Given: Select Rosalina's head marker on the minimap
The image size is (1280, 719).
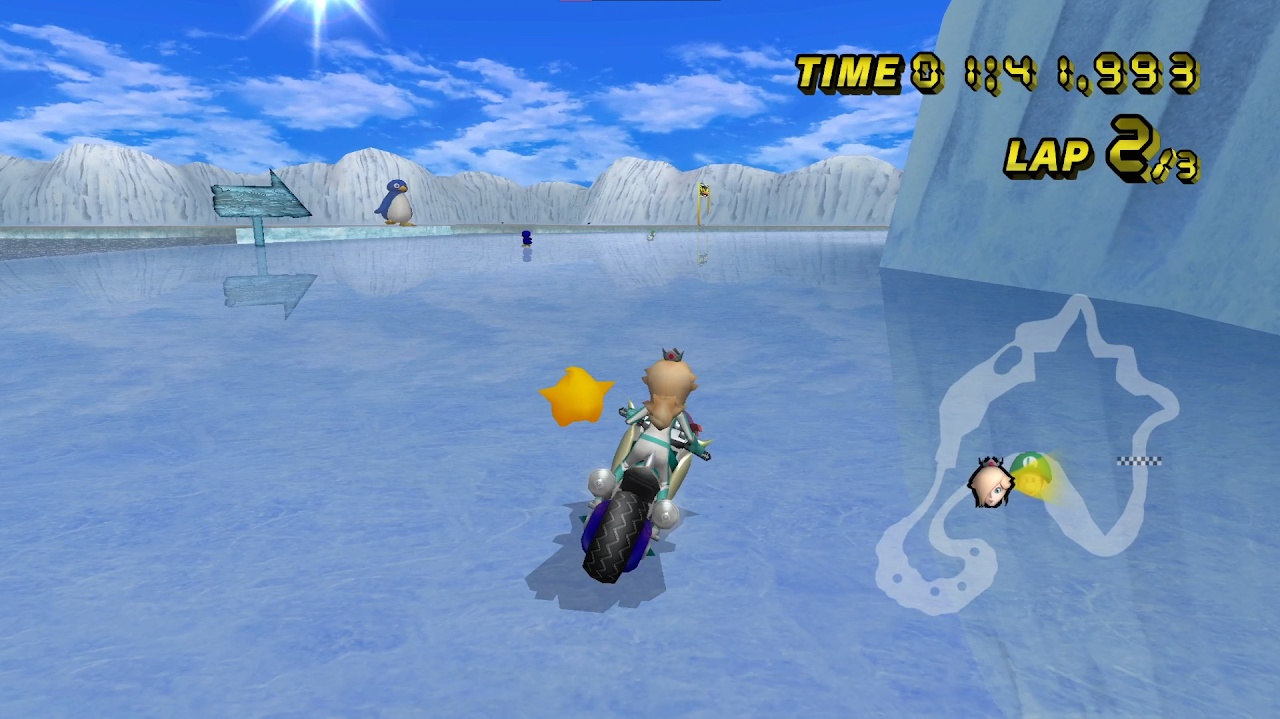Looking at the screenshot, I should click(x=990, y=483).
